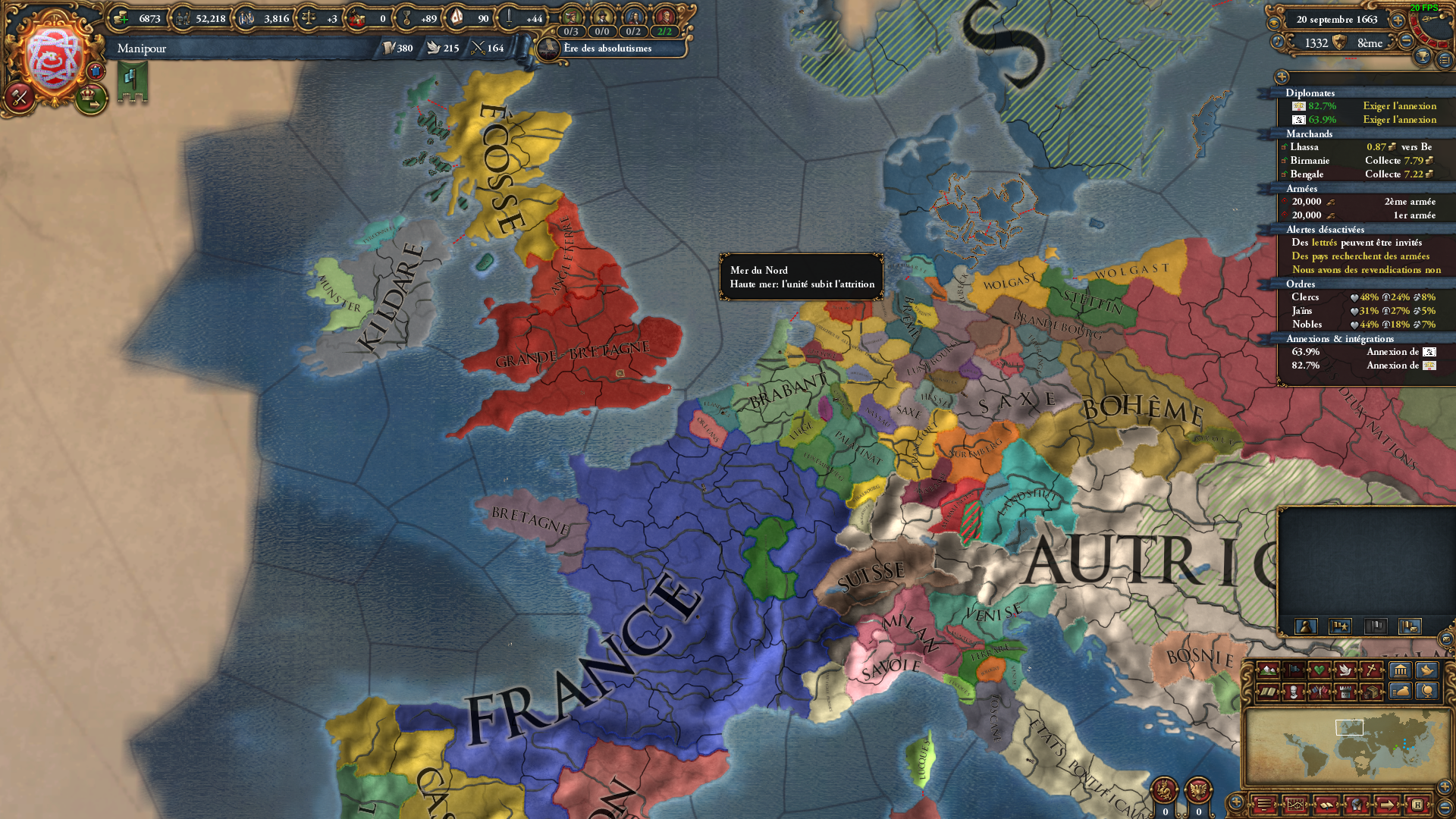Click 'Exiger l'annexion' for the first diplomat
This screenshot has height=819, width=1456.
click(1399, 106)
